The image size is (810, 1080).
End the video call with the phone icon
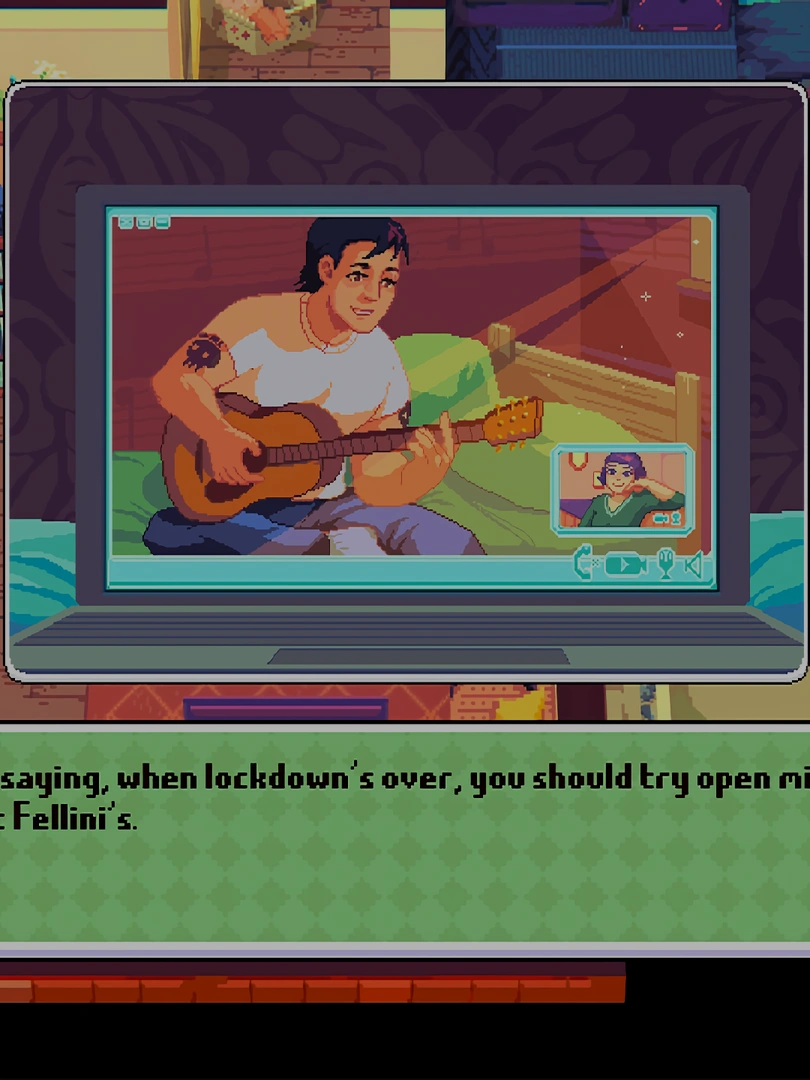pos(584,565)
